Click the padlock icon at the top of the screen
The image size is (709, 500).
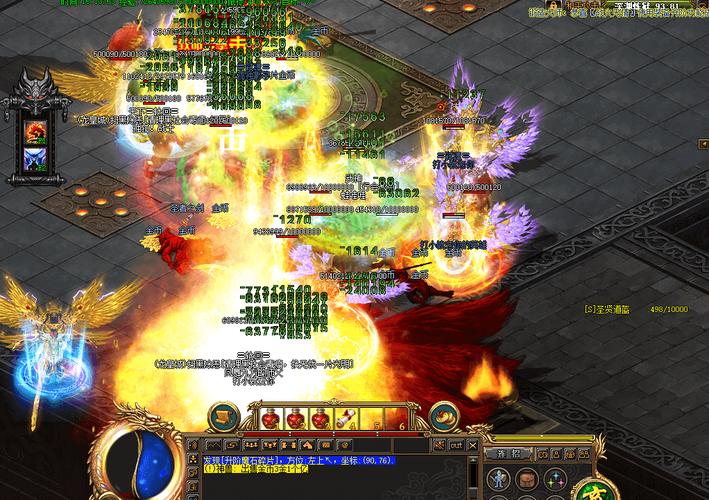point(550,5)
